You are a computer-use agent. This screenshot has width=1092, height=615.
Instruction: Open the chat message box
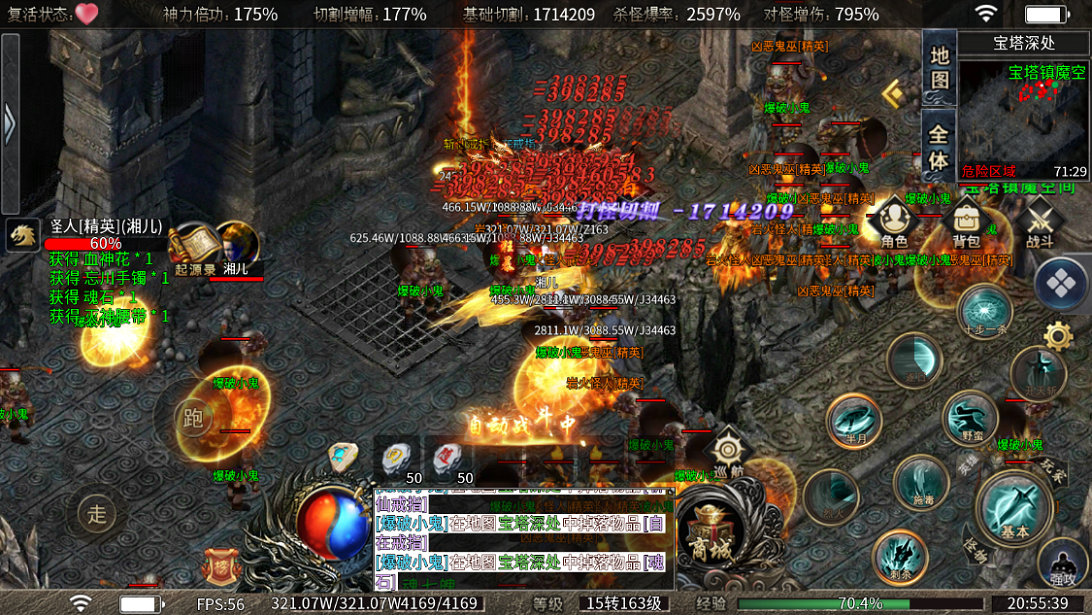pos(524,538)
